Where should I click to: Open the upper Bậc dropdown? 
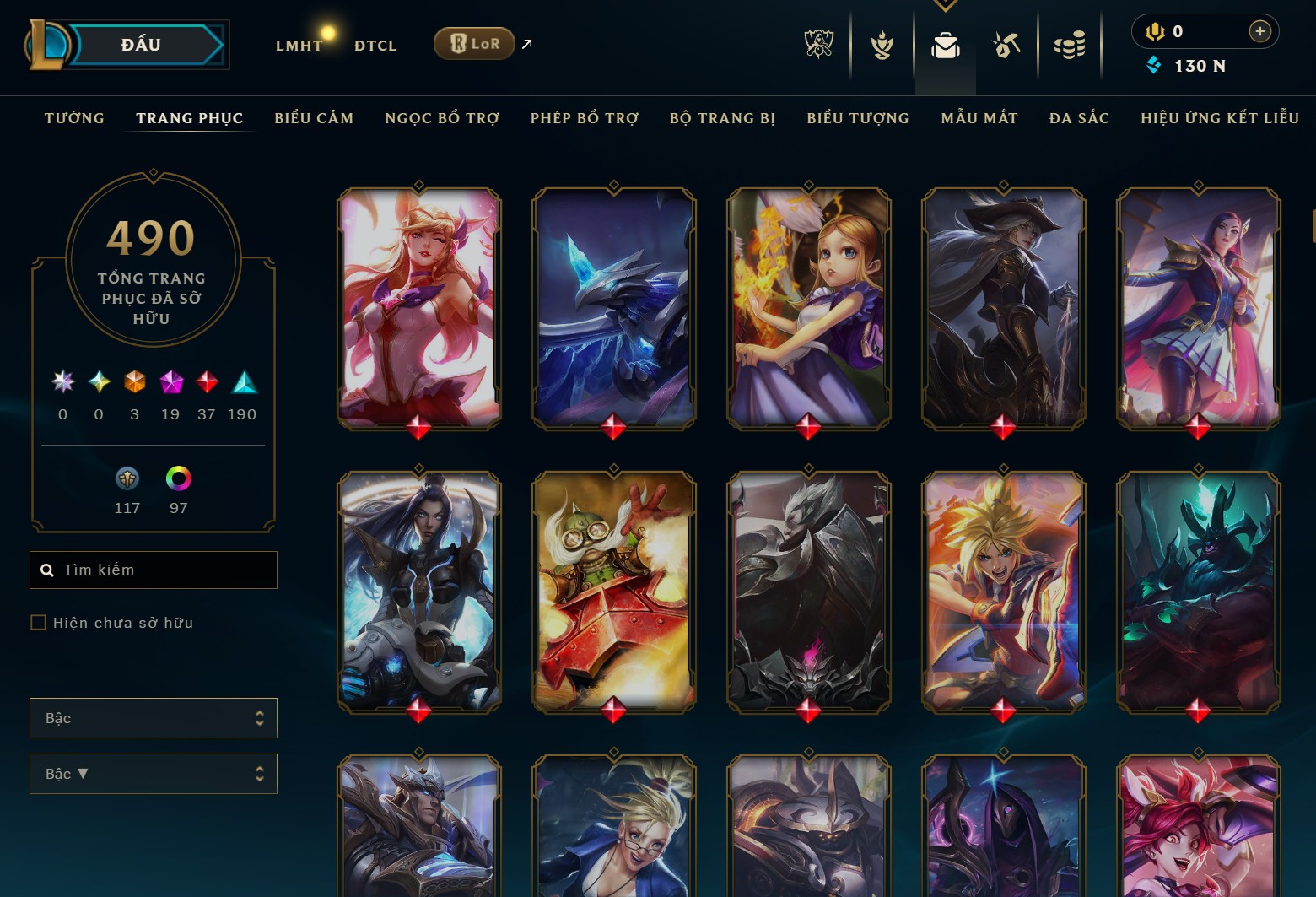coord(153,718)
